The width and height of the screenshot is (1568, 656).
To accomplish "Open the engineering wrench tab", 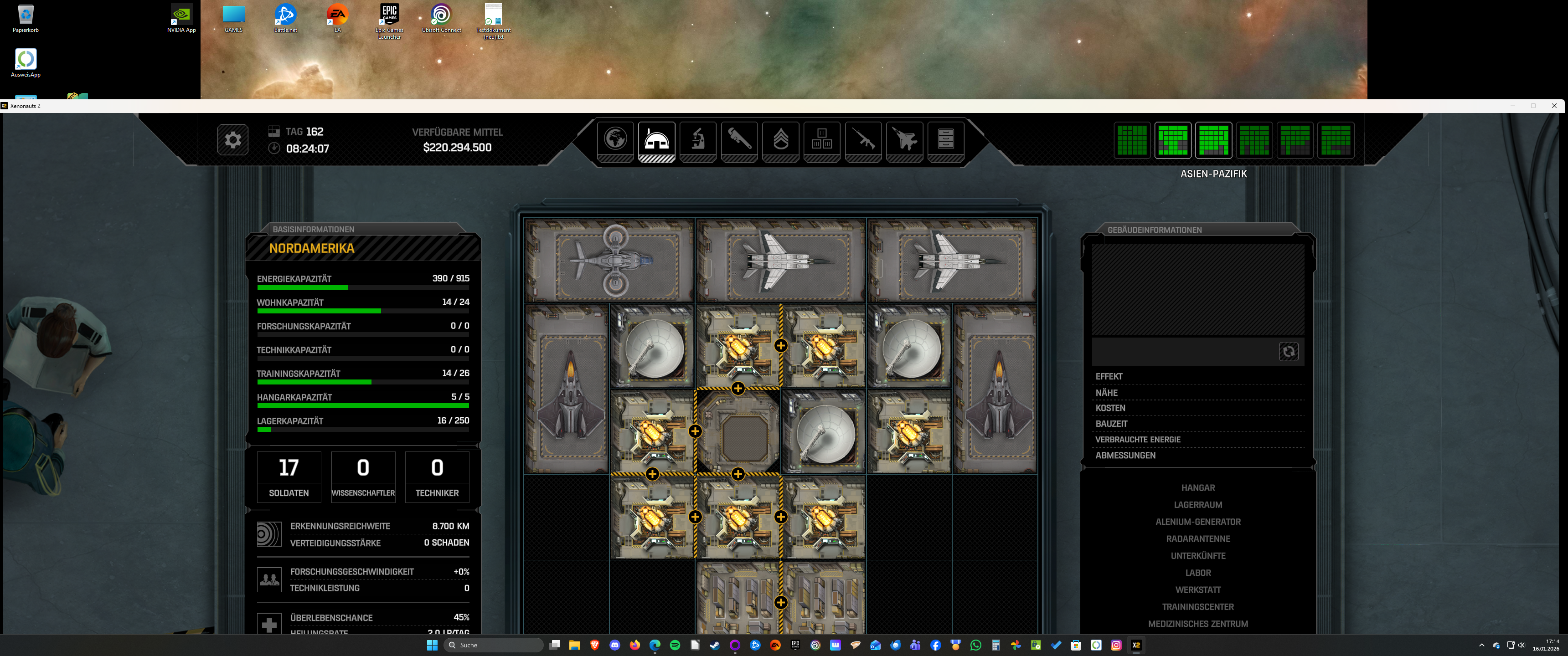I will coord(739,139).
